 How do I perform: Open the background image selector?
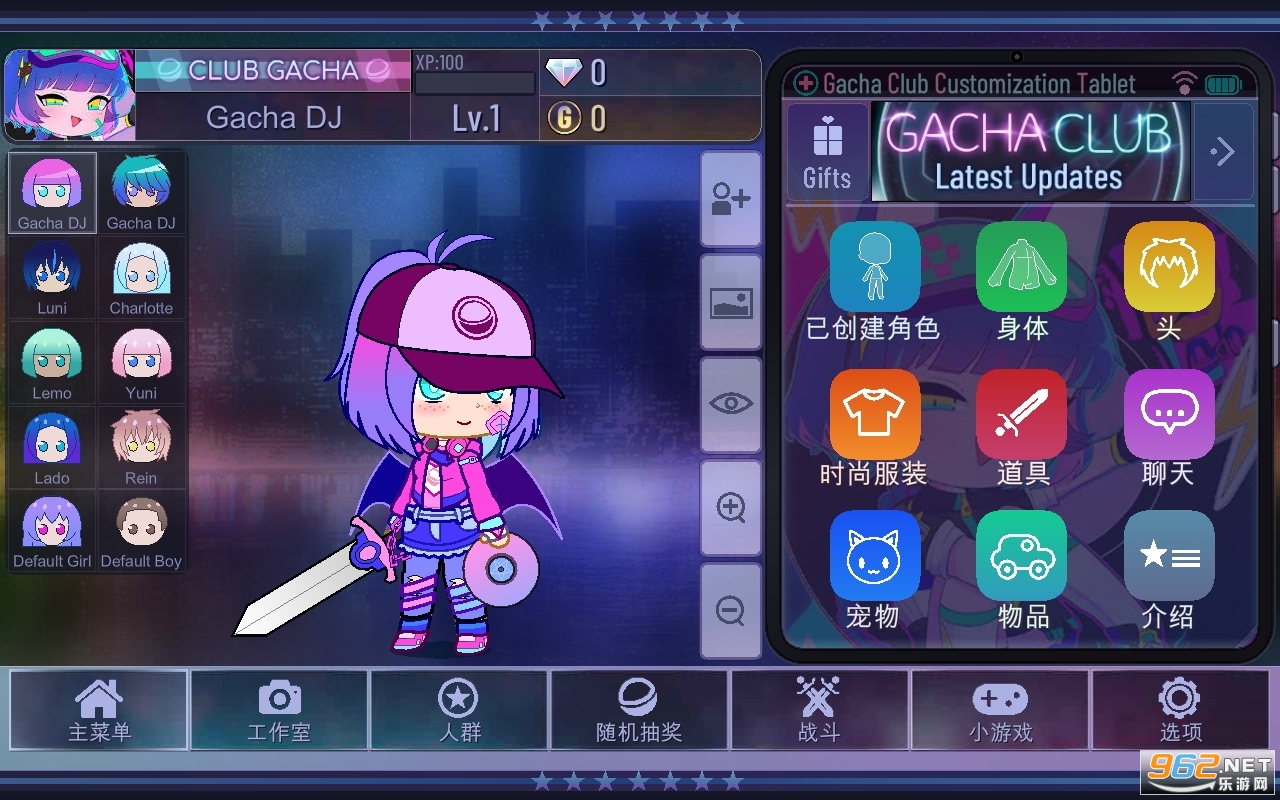coord(731,300)
